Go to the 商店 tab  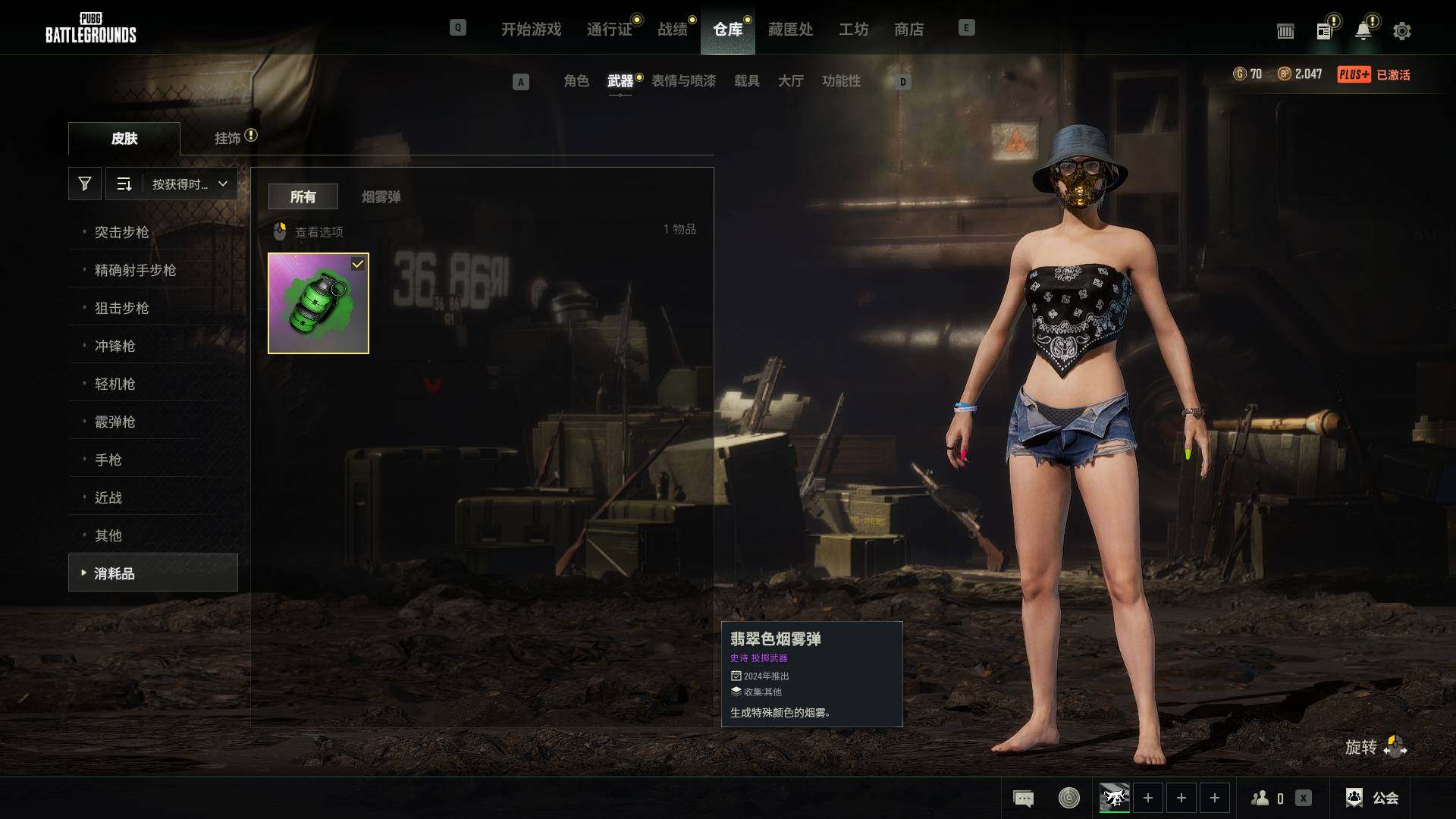click(x=908, y=30)
